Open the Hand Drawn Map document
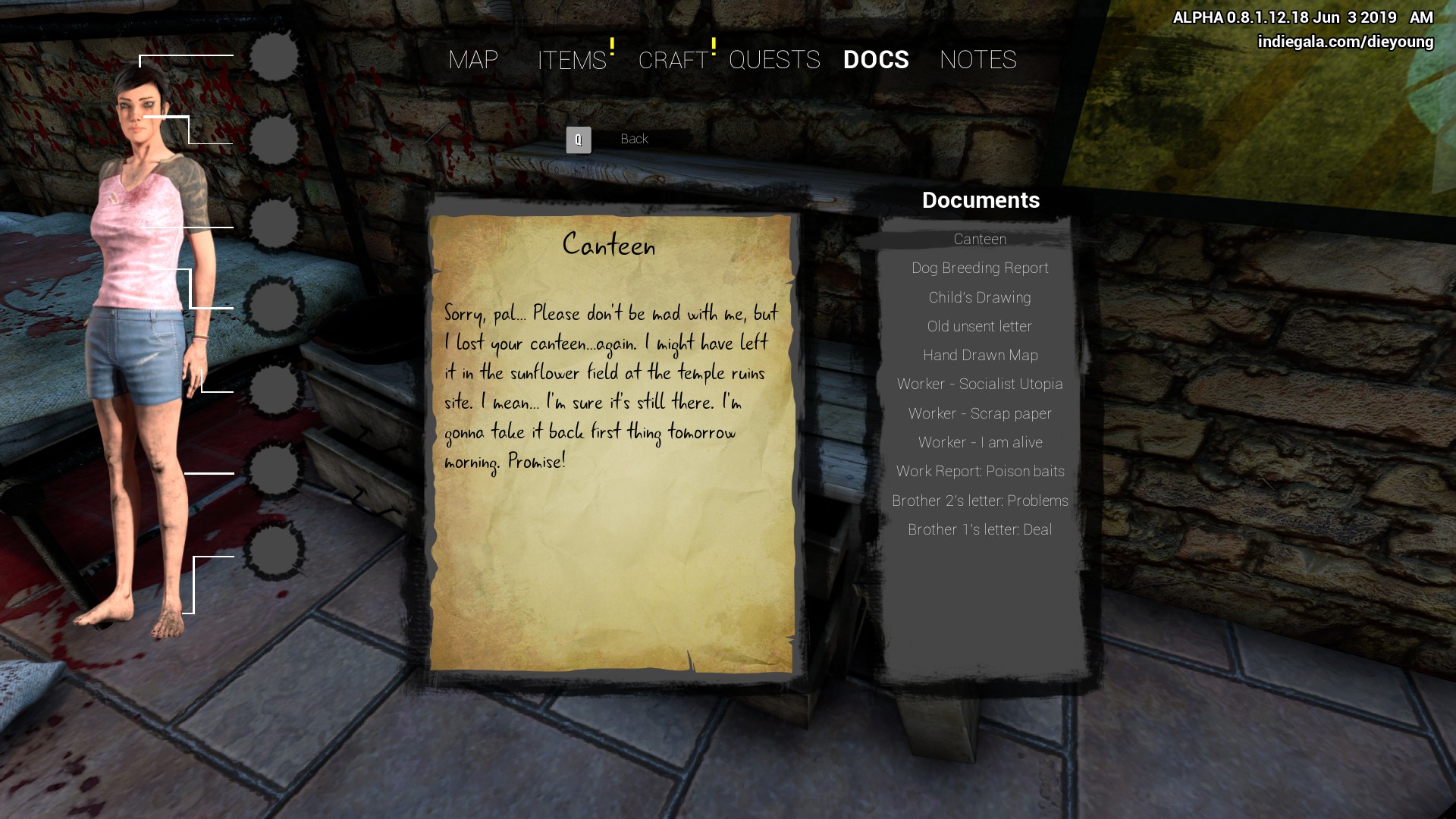Image resolution: width=1456 pixels, height=819 pixels. [x=980, y=356]
